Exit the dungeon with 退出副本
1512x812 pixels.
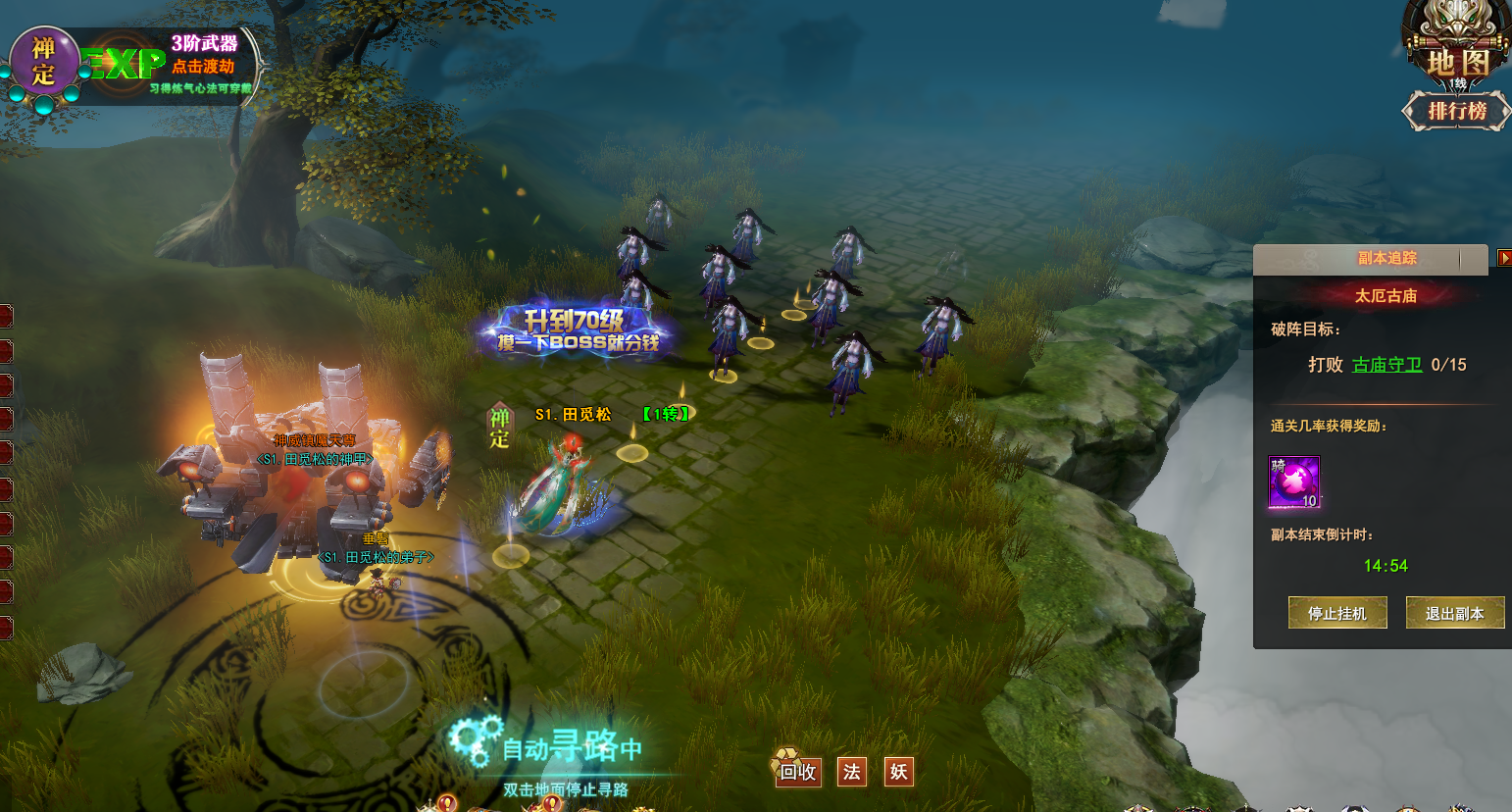tap(1454, 613)
